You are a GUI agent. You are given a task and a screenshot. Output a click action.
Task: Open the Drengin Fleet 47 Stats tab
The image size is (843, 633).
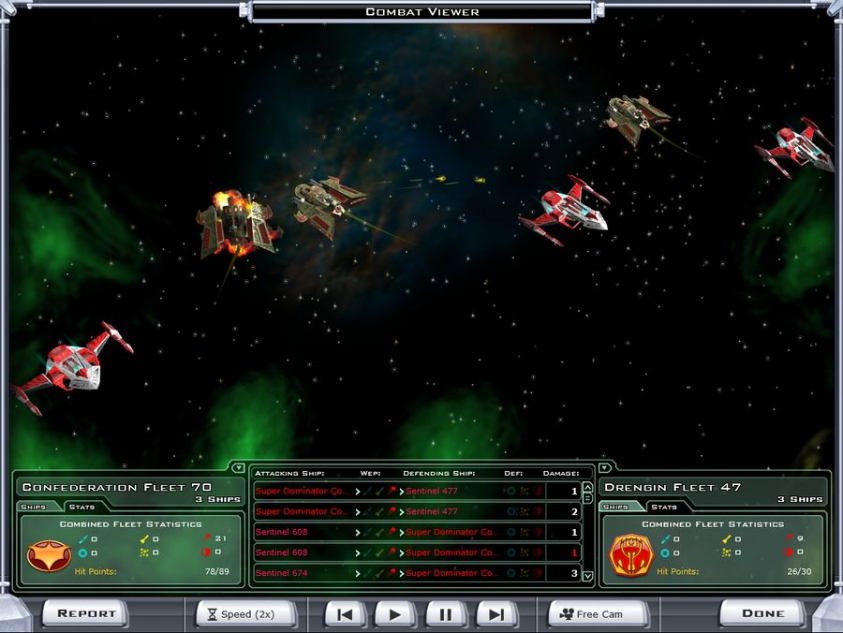pos(665,507)
